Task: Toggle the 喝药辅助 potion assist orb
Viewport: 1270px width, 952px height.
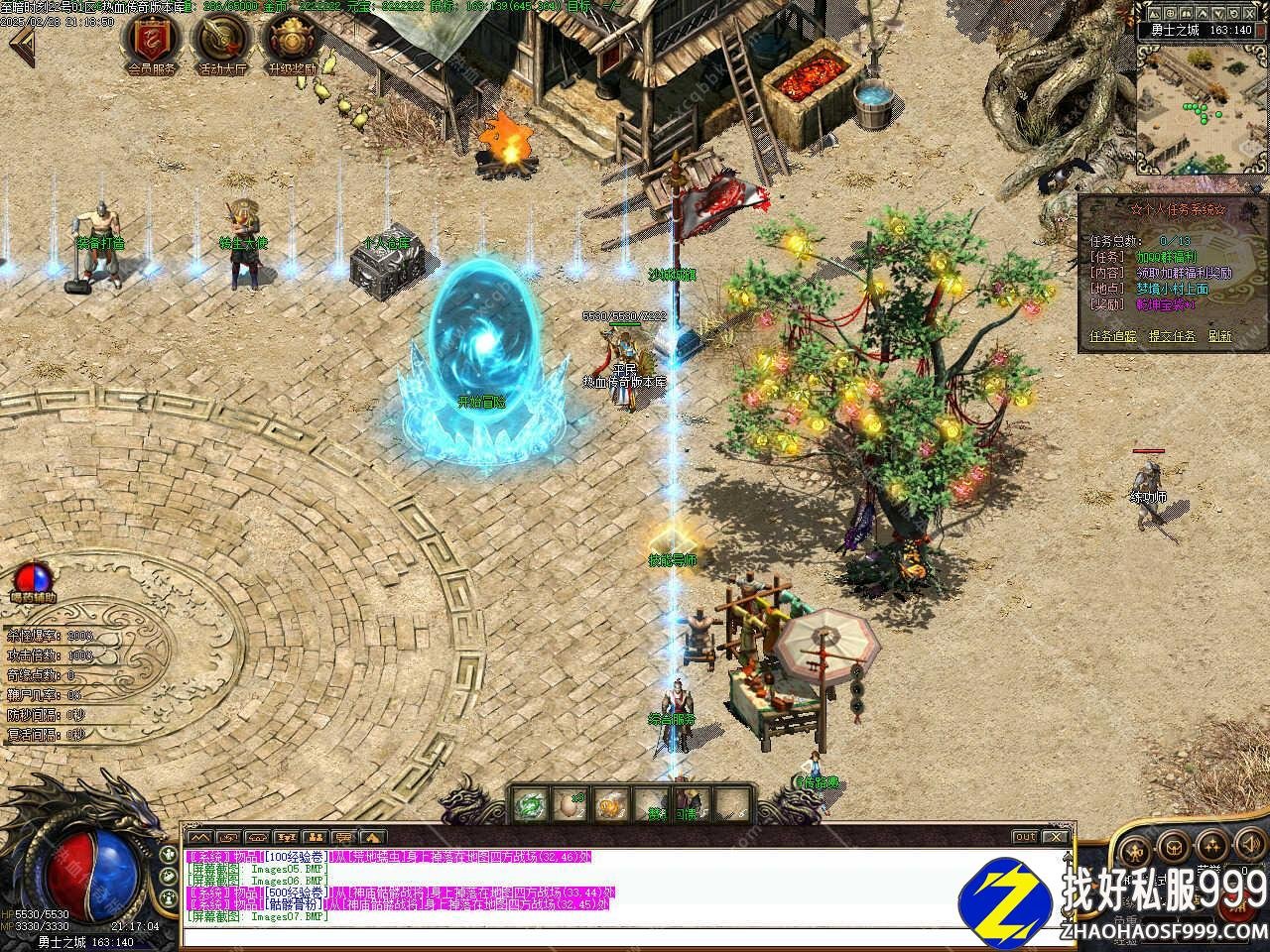Action: tap(33, 578)
